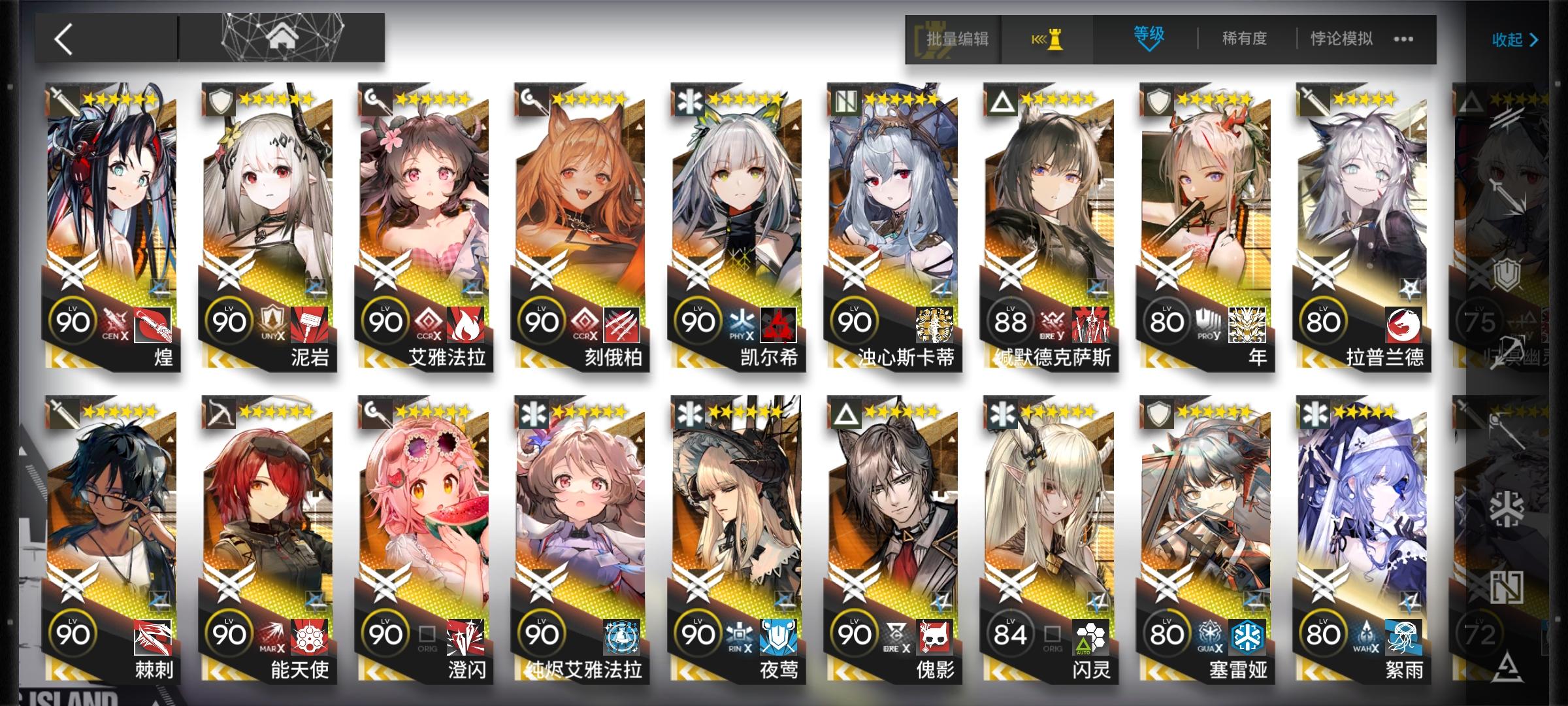Click the flame skill icon on 艾雅法拉's card
Viewport: 1568px width, 706px height.
coord(466,325)
